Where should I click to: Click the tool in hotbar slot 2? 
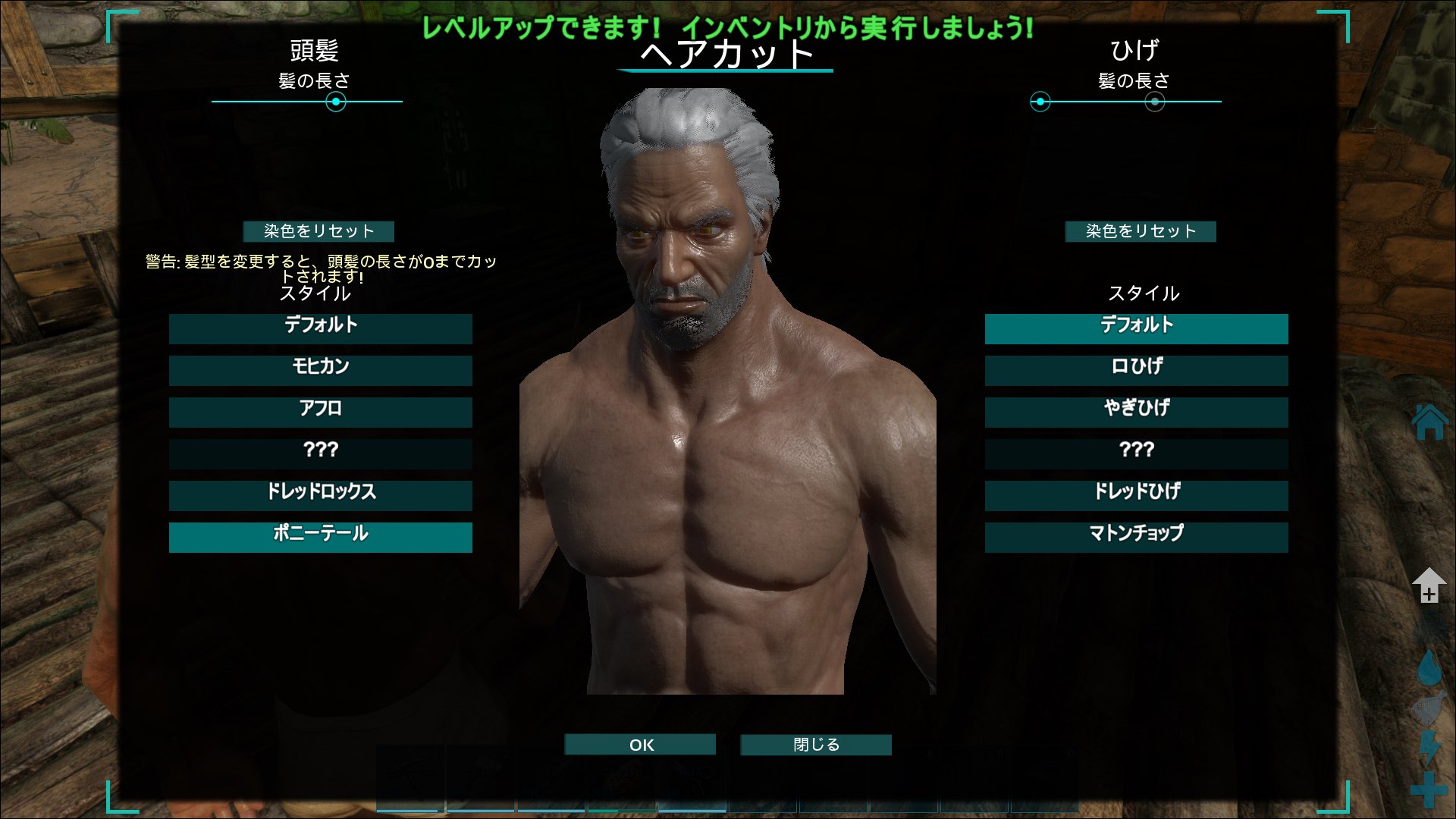click(481, 777)
